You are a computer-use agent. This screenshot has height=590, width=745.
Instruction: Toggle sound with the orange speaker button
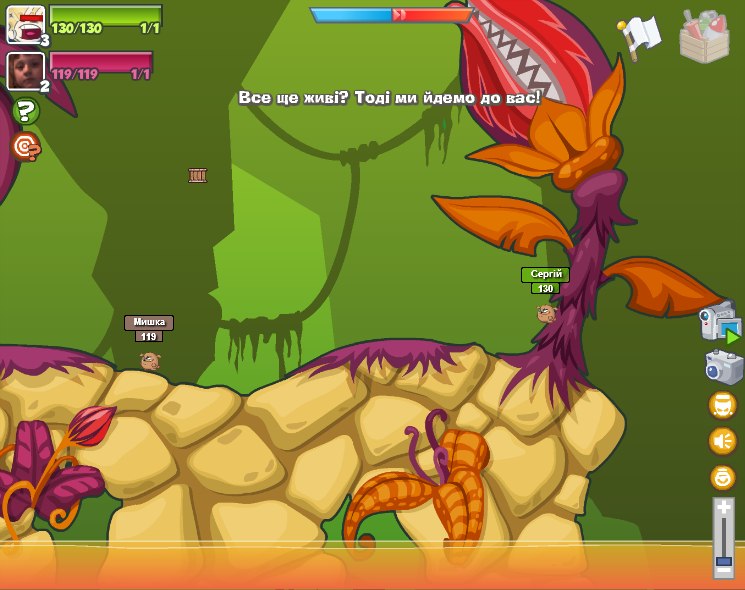[722, 441]
